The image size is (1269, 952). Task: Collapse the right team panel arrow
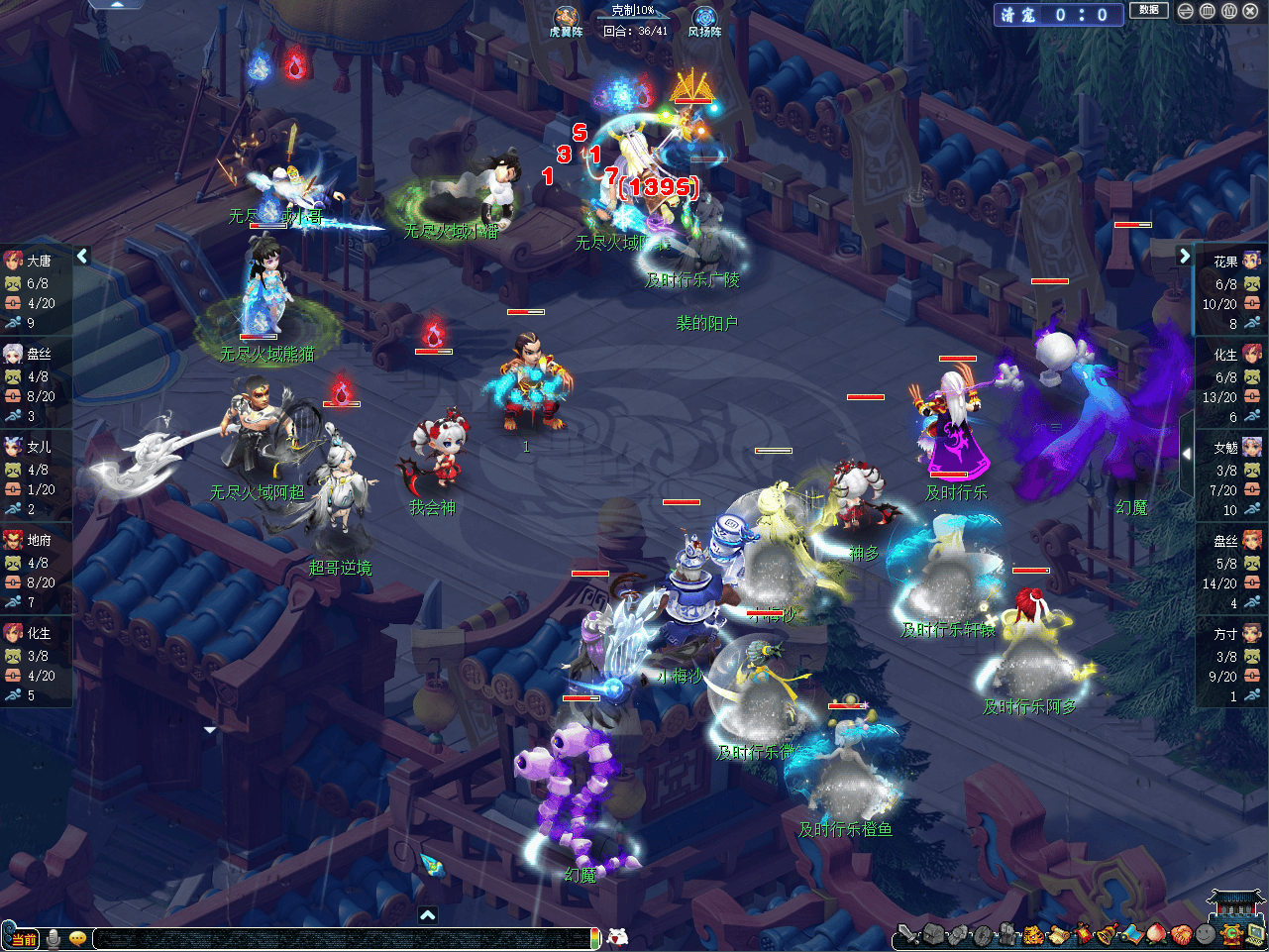tap(1184, 256)
